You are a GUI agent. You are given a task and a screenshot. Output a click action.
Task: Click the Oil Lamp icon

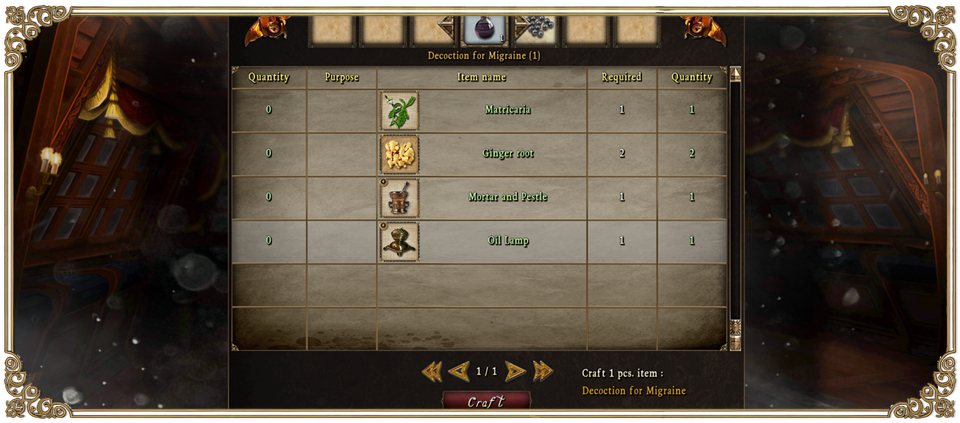point(399,242)
